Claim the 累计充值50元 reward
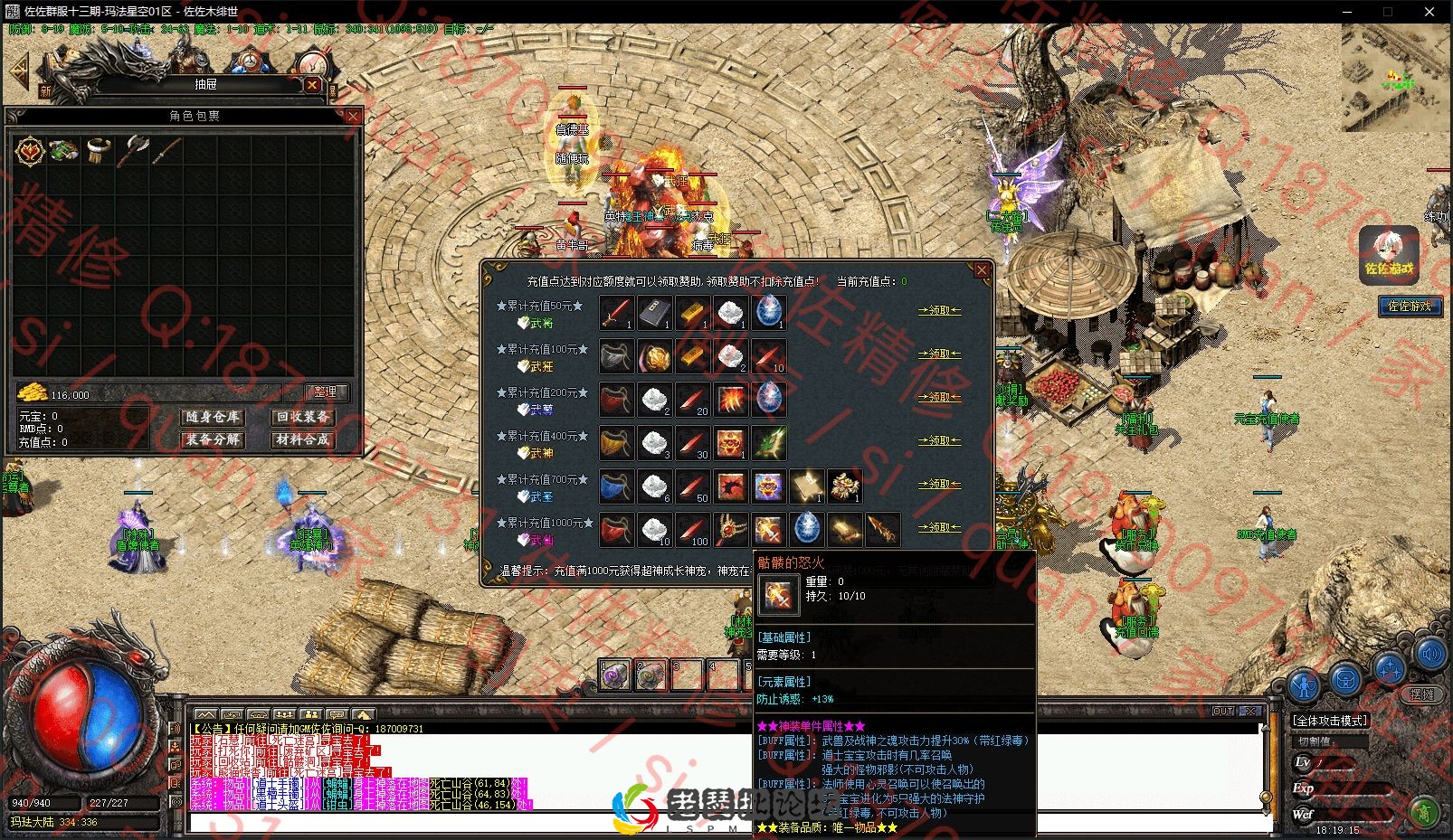This screenshot has width=1453, height=840. coord(939,310)
